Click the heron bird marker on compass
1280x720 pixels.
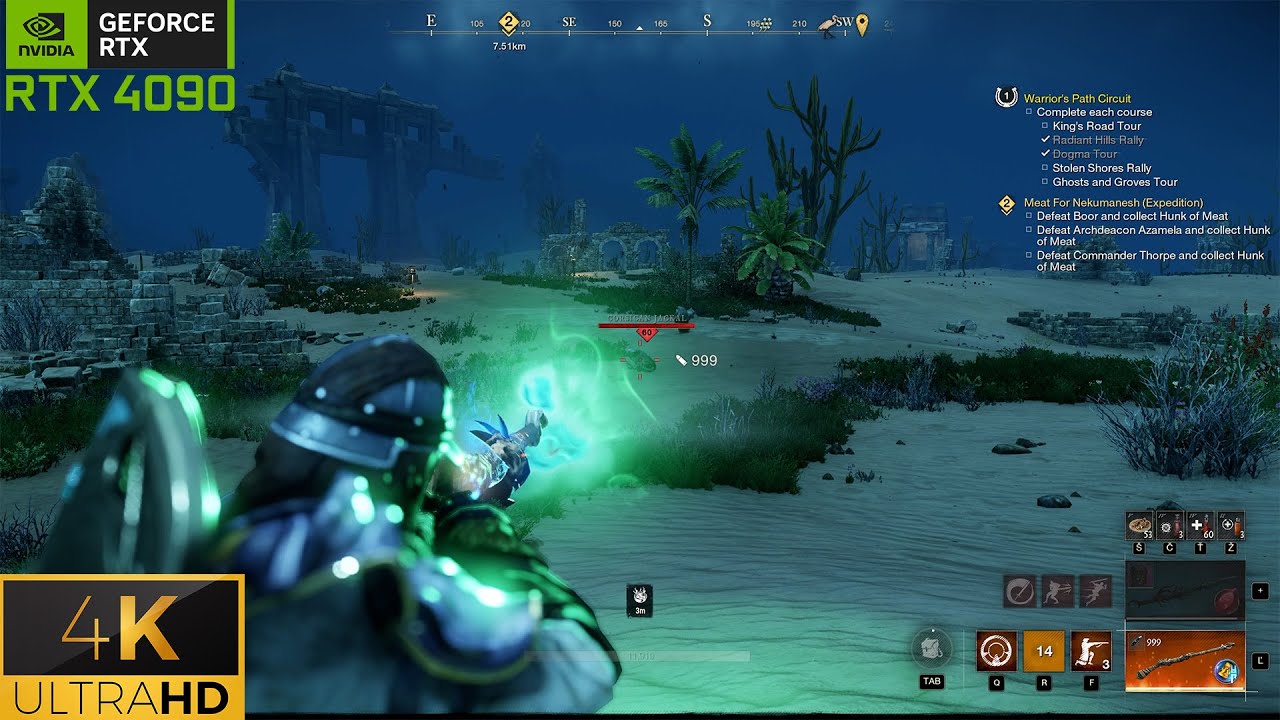[x=827, y=23]
